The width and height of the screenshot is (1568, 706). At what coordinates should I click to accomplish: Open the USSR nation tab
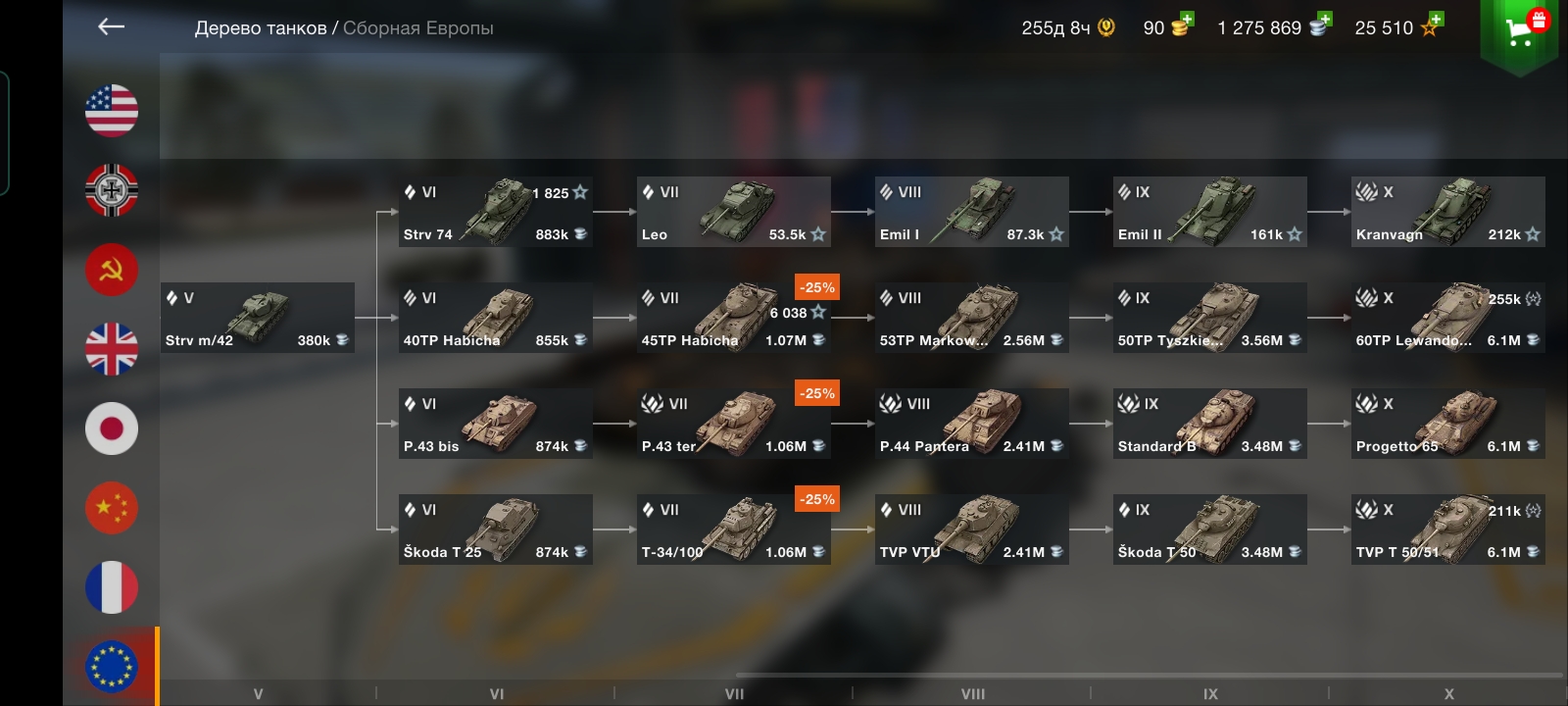click(x=112, y=270)
